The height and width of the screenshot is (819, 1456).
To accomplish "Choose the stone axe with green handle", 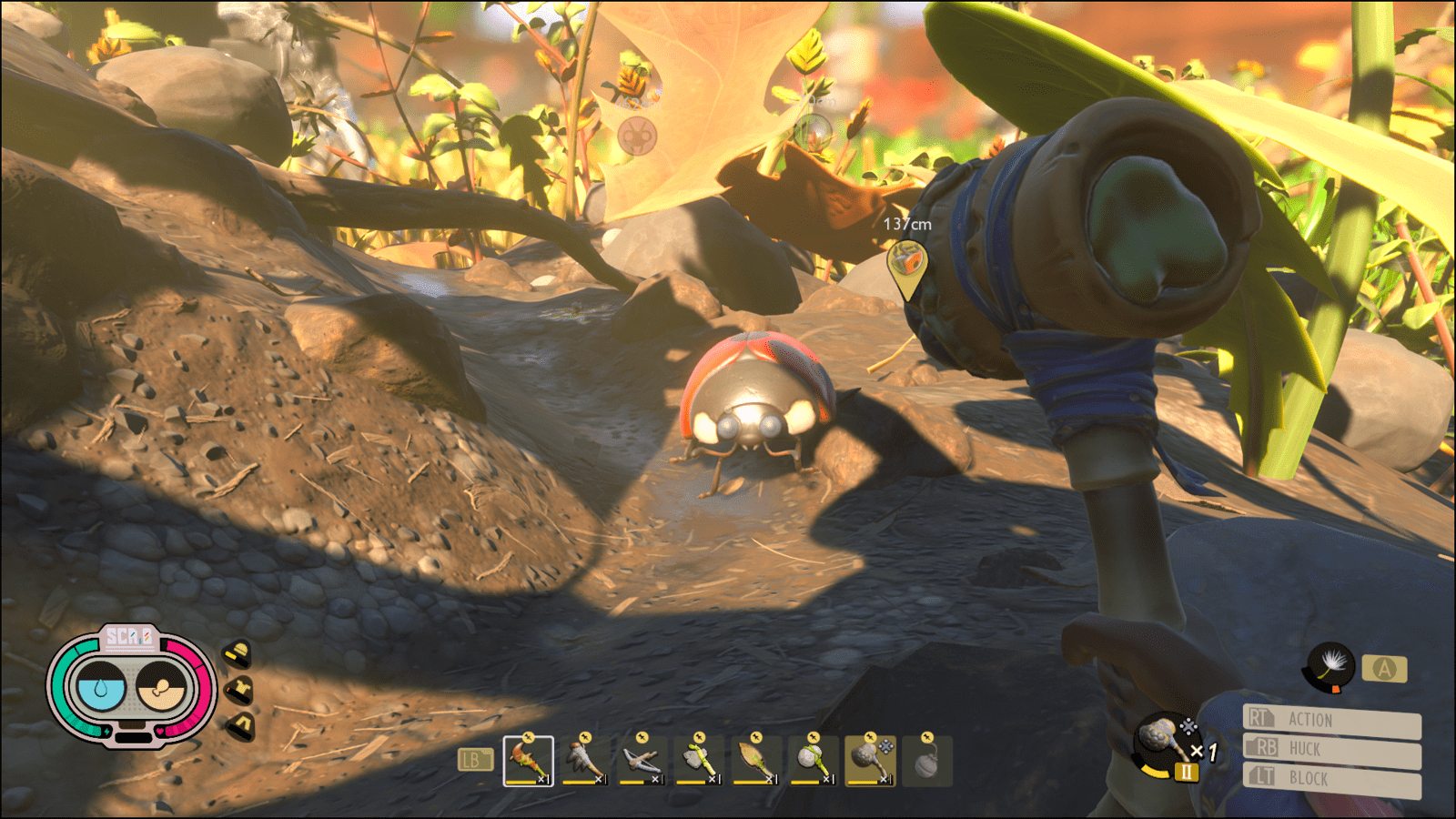I will [x=699, y=761].
